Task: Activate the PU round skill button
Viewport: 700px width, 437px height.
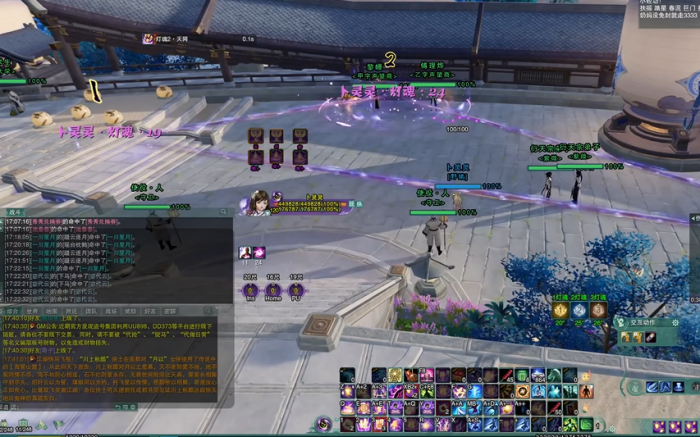Action: click(x=296, y=290)
